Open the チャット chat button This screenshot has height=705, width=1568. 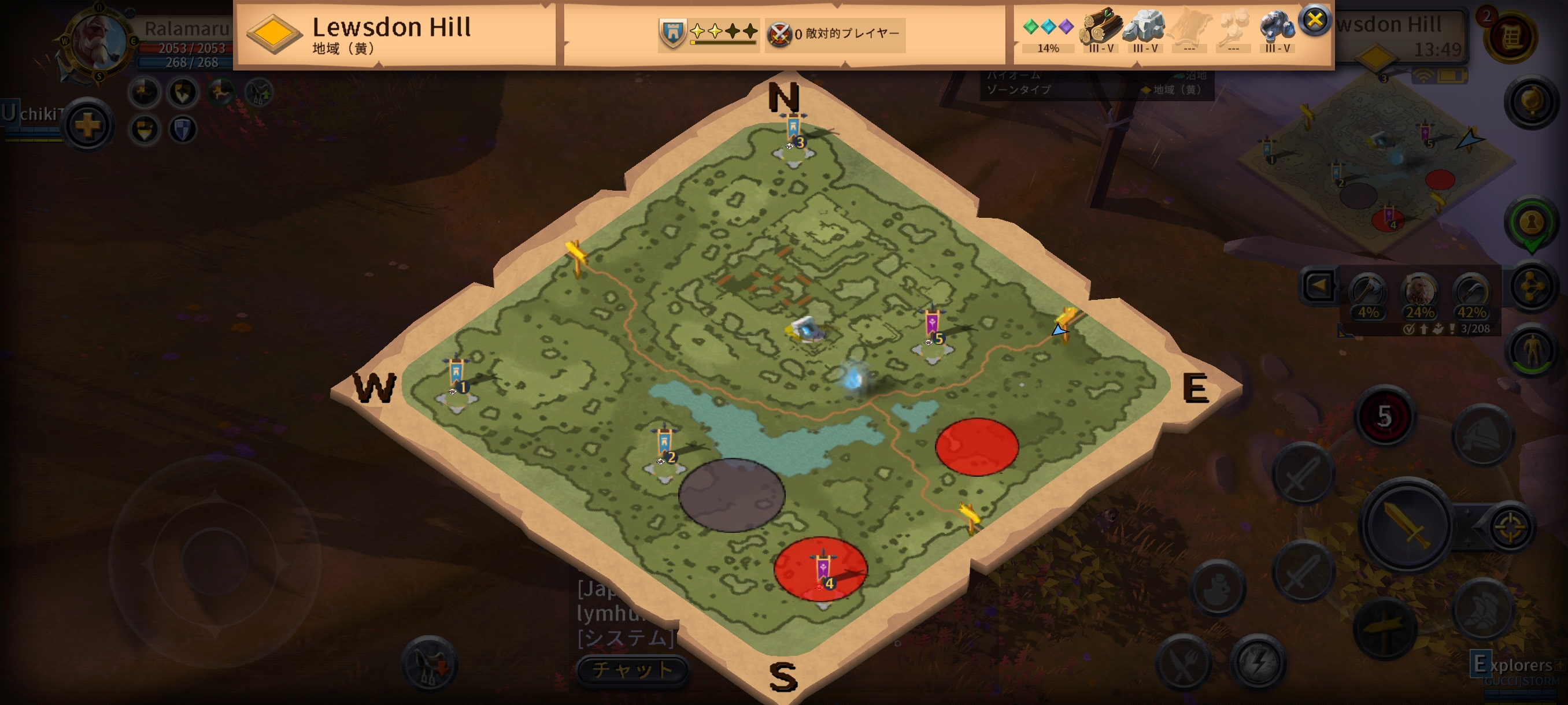click(632, 669)
